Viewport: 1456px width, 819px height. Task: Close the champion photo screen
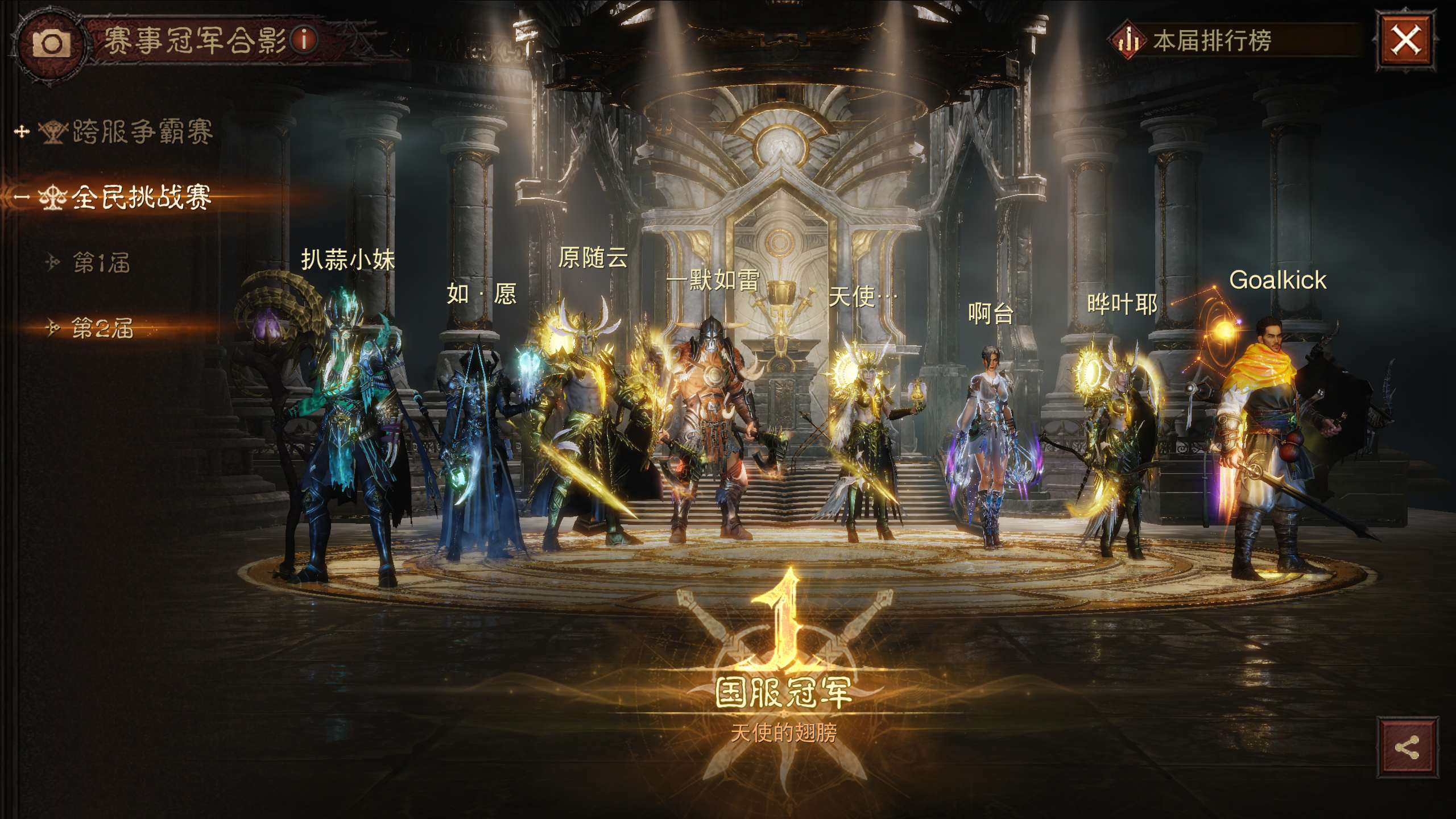(1405, 41)
